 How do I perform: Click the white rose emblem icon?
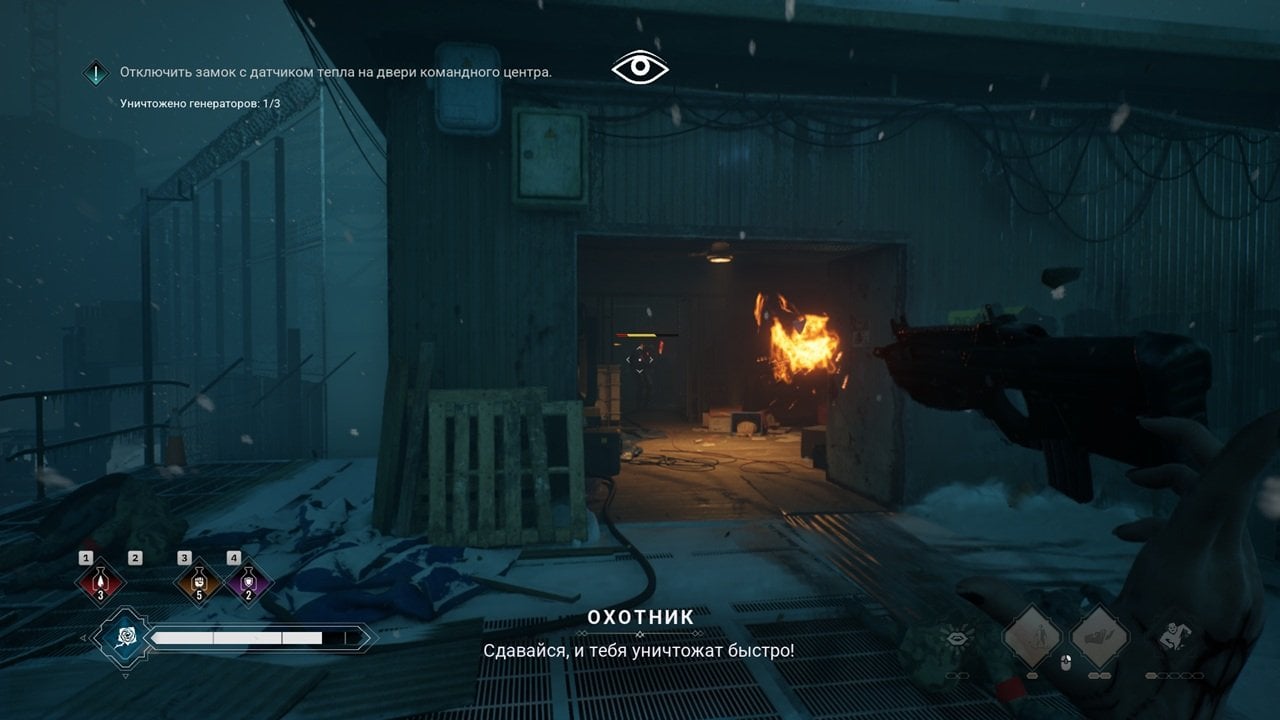126,637
